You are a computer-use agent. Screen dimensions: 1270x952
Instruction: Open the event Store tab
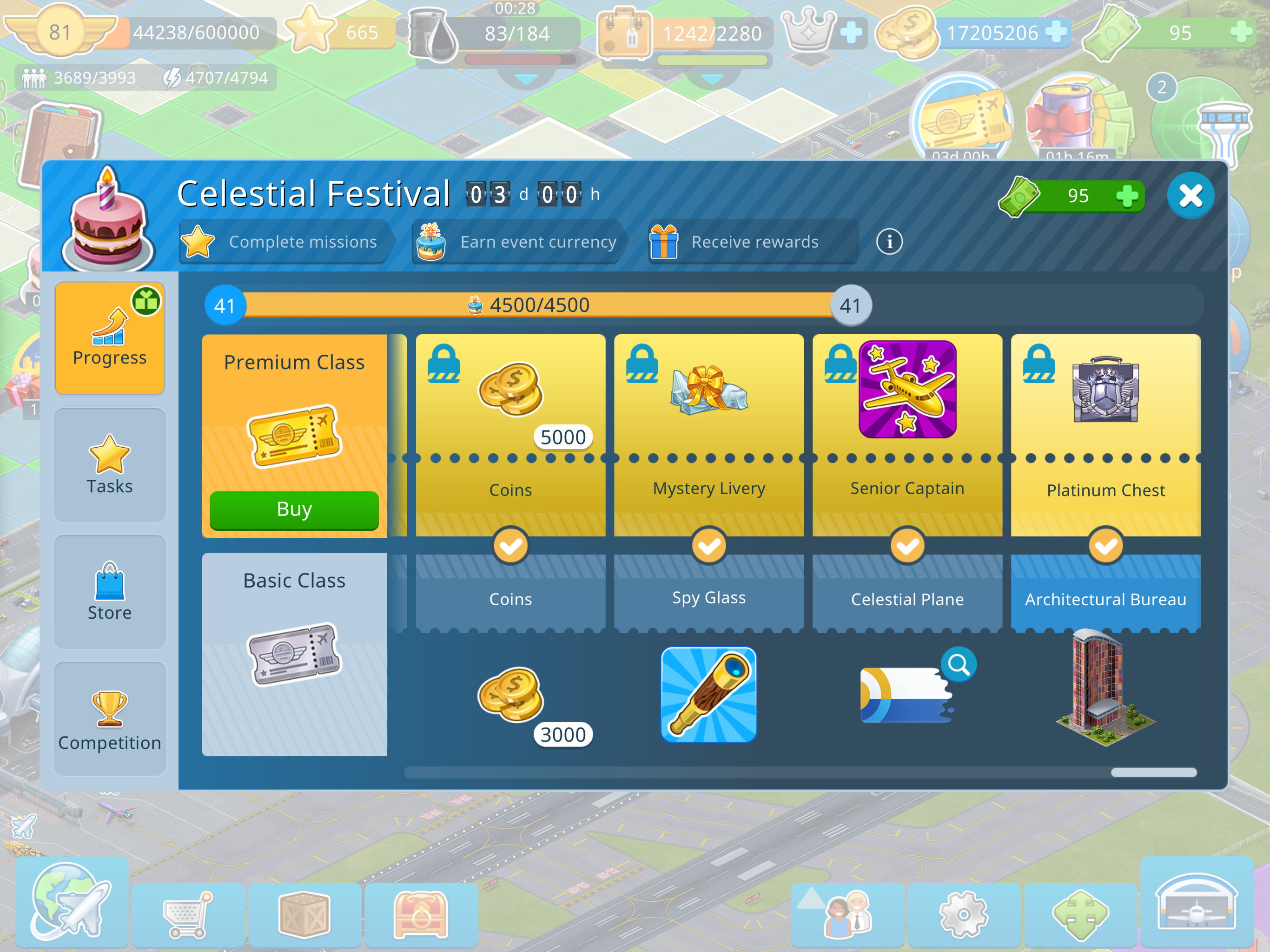pos(110,591)
